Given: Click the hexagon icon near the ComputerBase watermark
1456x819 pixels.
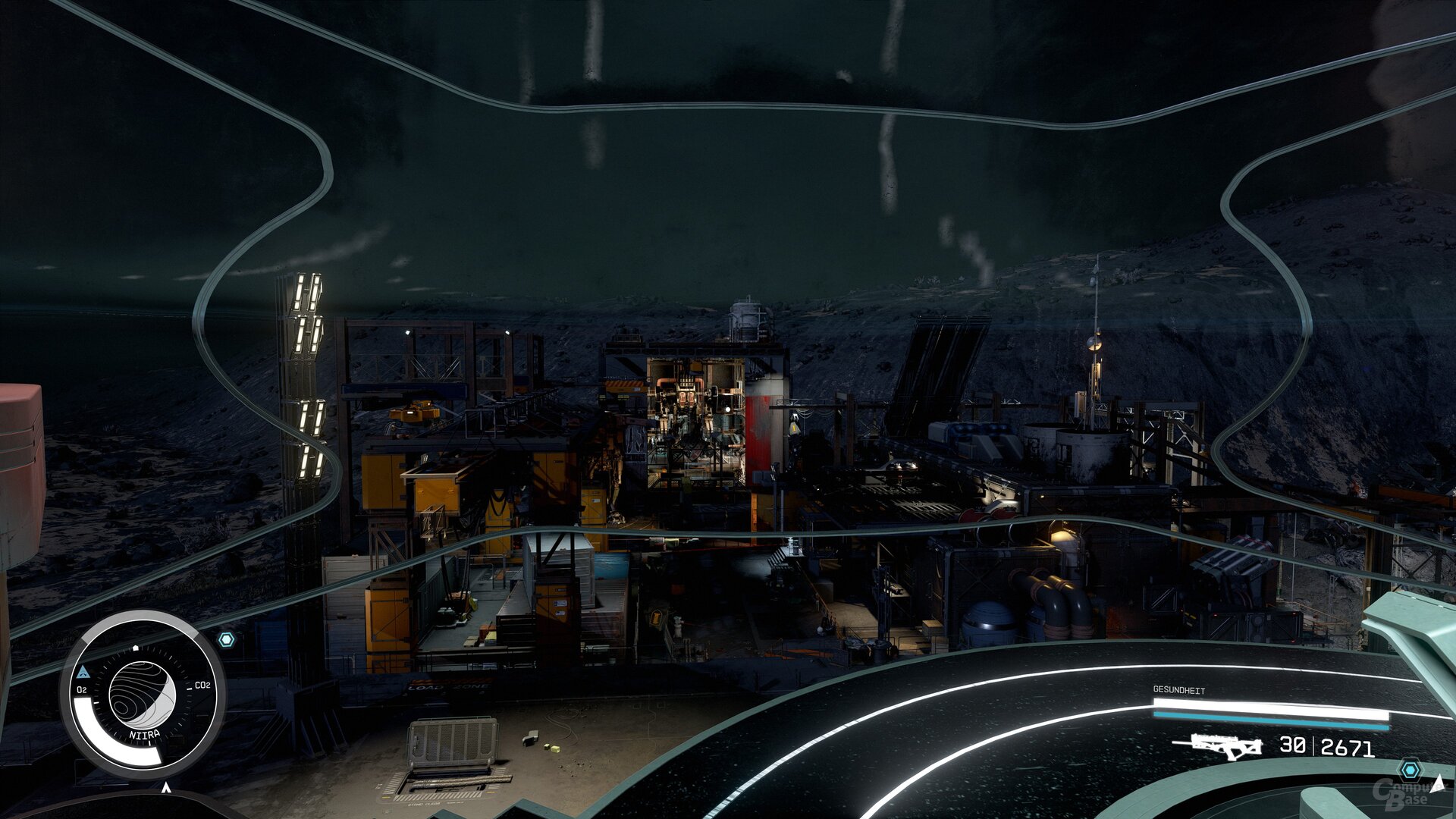Looking at the screenshot, I should point(1410,769).
